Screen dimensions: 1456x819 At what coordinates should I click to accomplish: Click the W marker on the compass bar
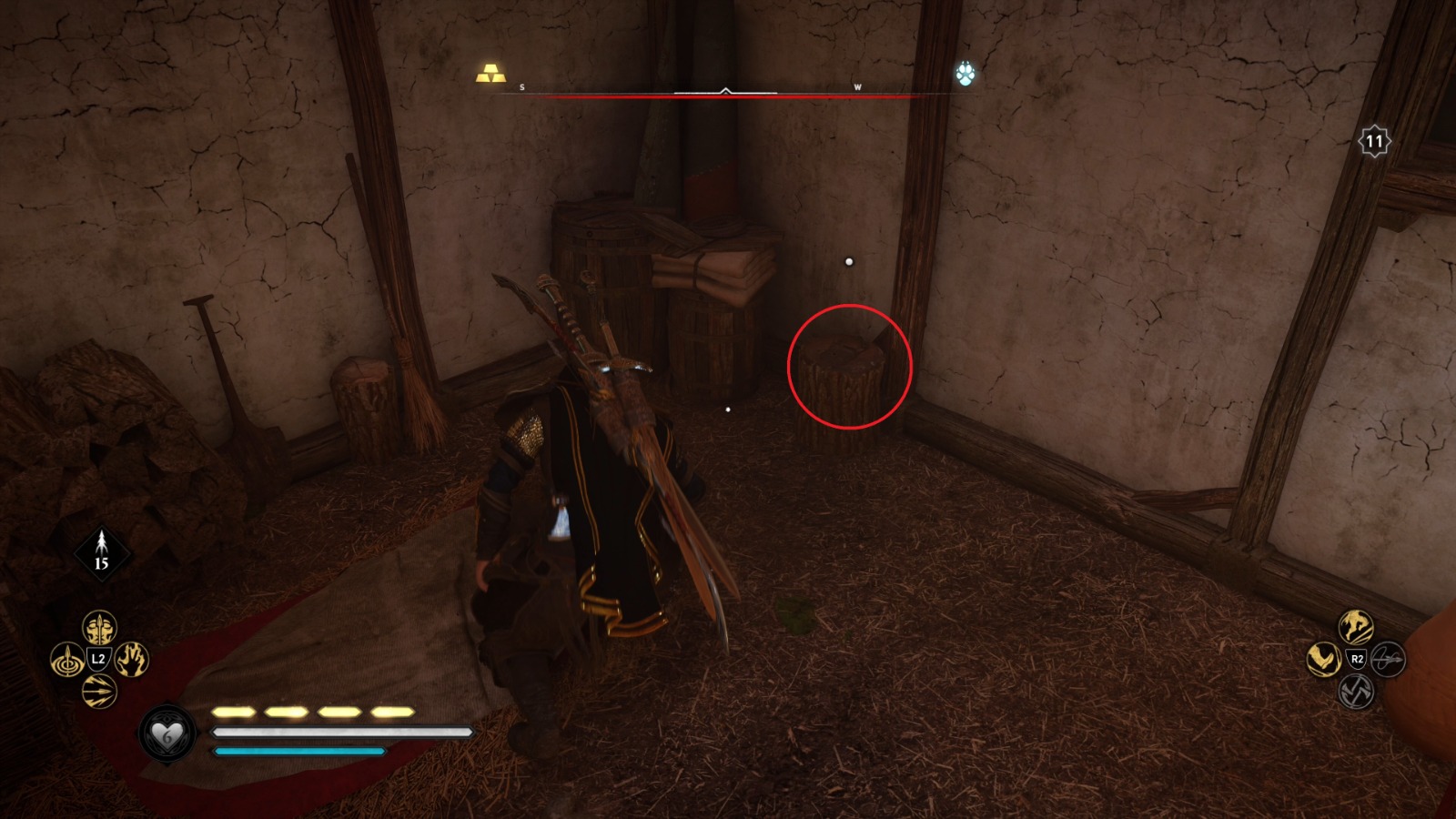point(856,86)
